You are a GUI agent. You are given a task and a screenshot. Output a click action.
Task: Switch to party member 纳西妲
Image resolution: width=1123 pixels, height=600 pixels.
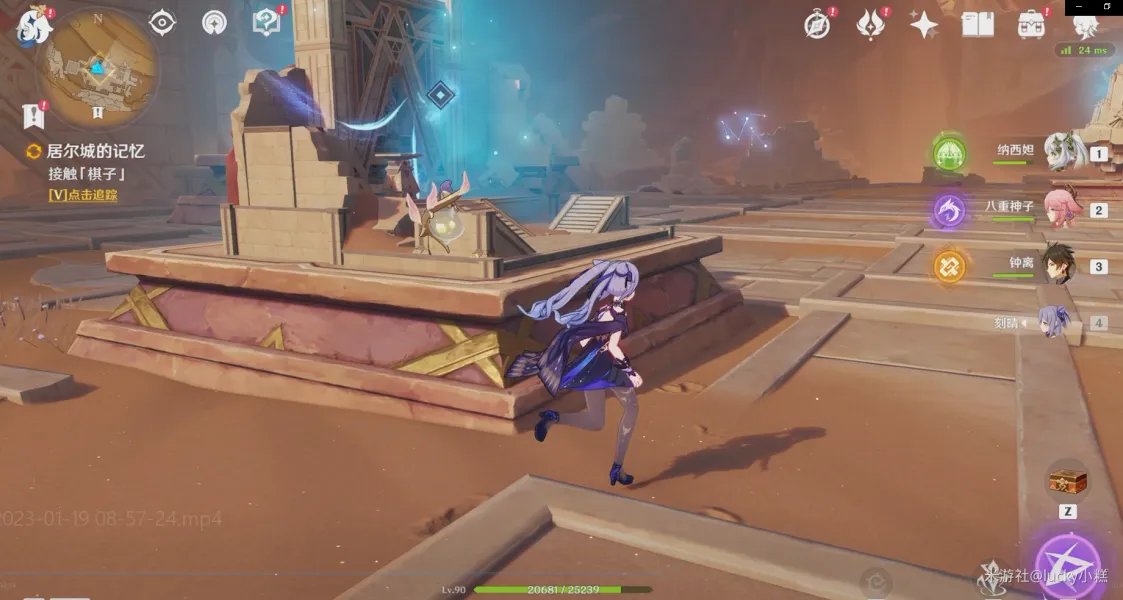[x=1060, y=153]
